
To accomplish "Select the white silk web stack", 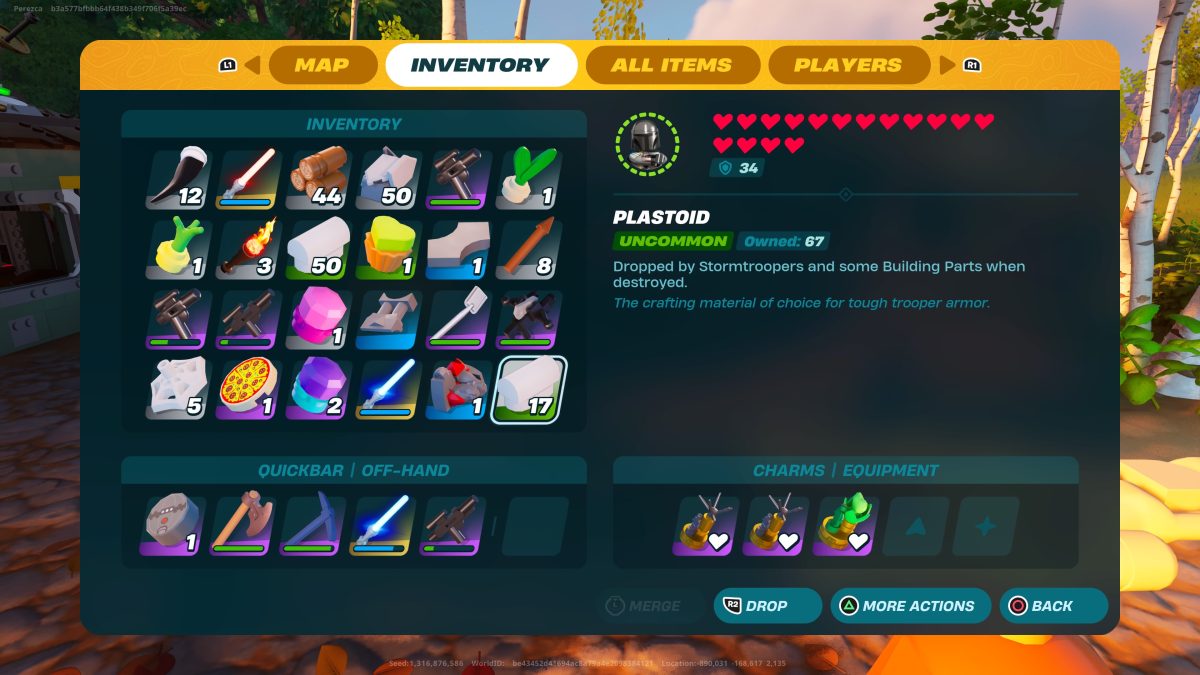I will click(x=180, y=389).
